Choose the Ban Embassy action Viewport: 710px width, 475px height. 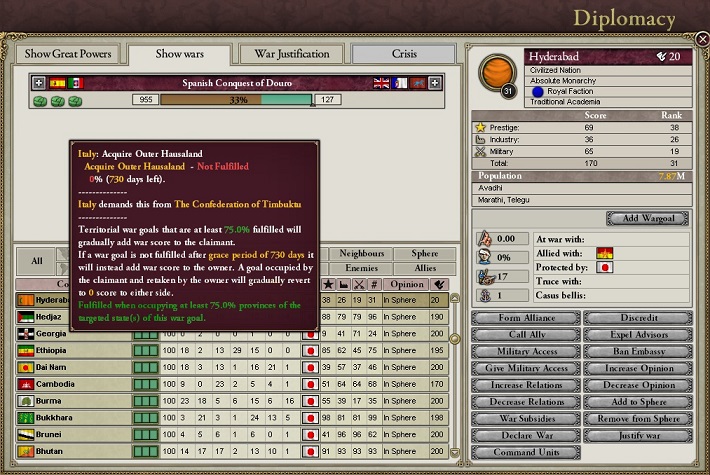(x=635, y=352)
